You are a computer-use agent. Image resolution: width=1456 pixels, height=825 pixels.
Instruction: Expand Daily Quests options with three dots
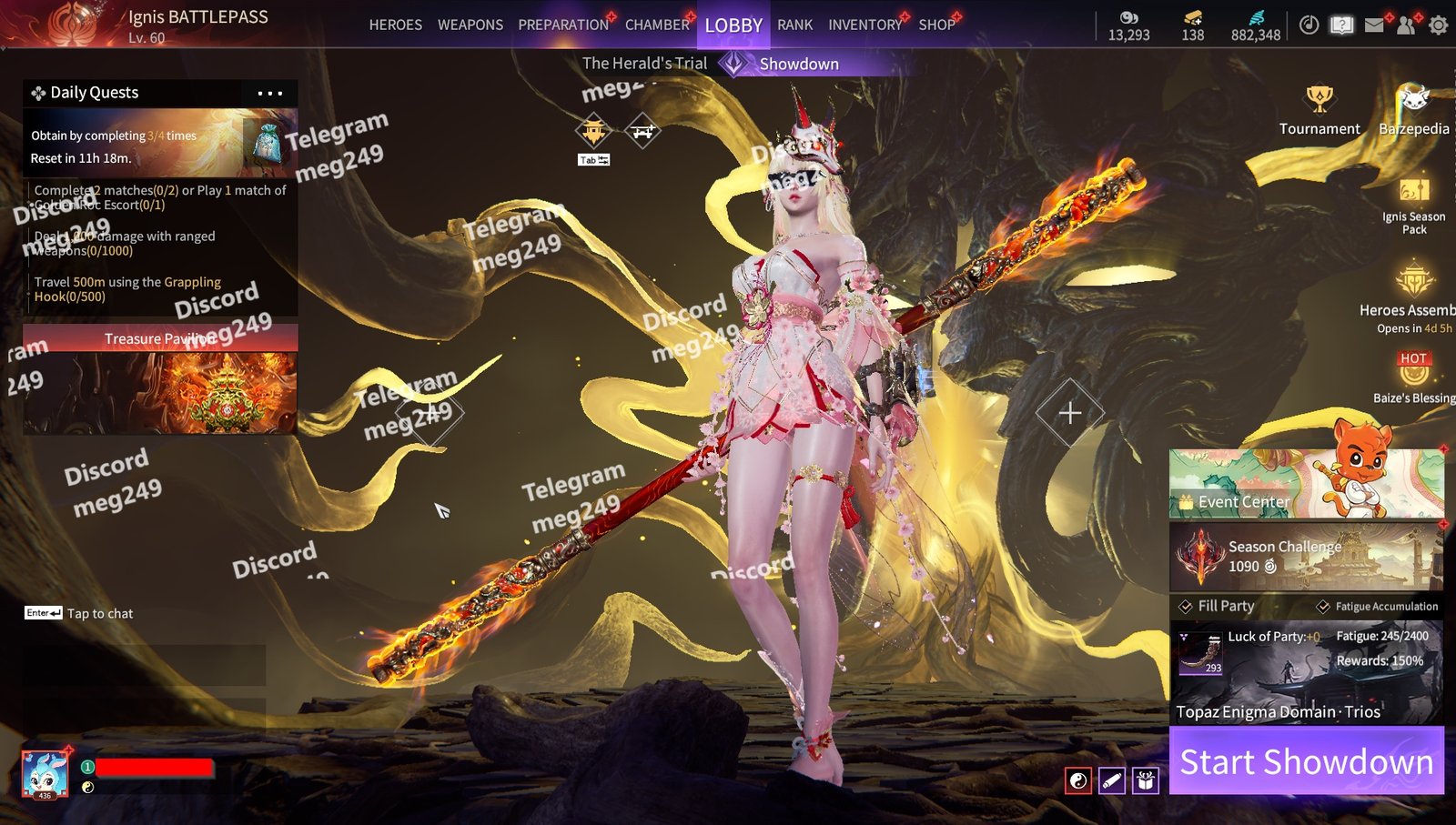click(x=269, y=93)
